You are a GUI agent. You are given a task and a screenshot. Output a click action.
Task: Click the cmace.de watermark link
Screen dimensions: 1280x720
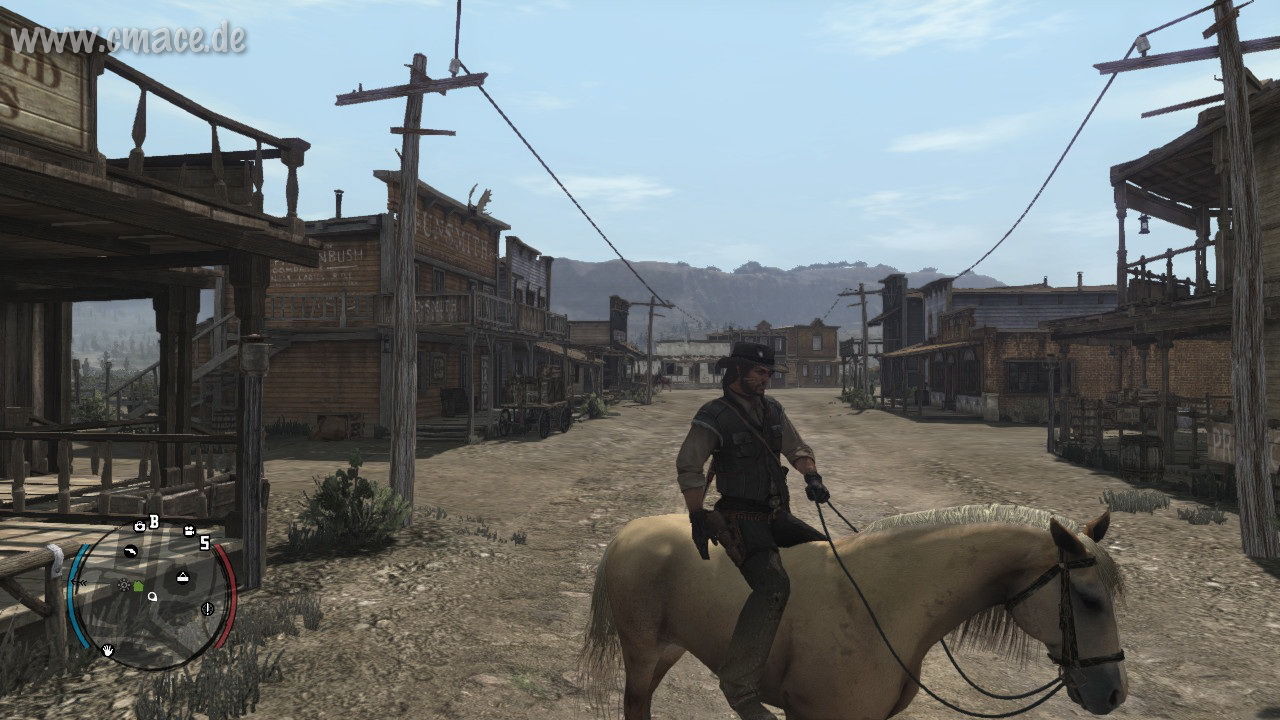[128, 39]
